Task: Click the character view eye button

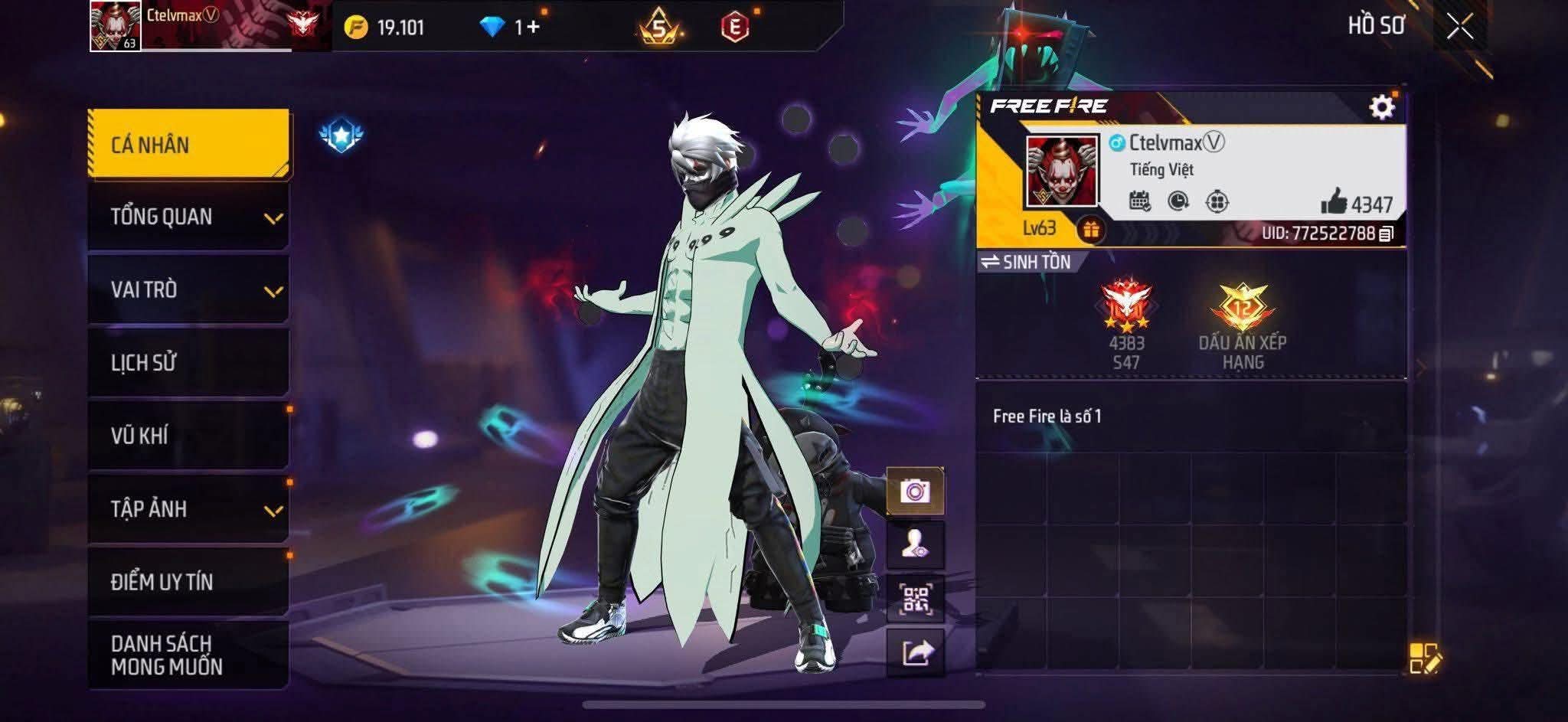Action: [x=915, y=544]
